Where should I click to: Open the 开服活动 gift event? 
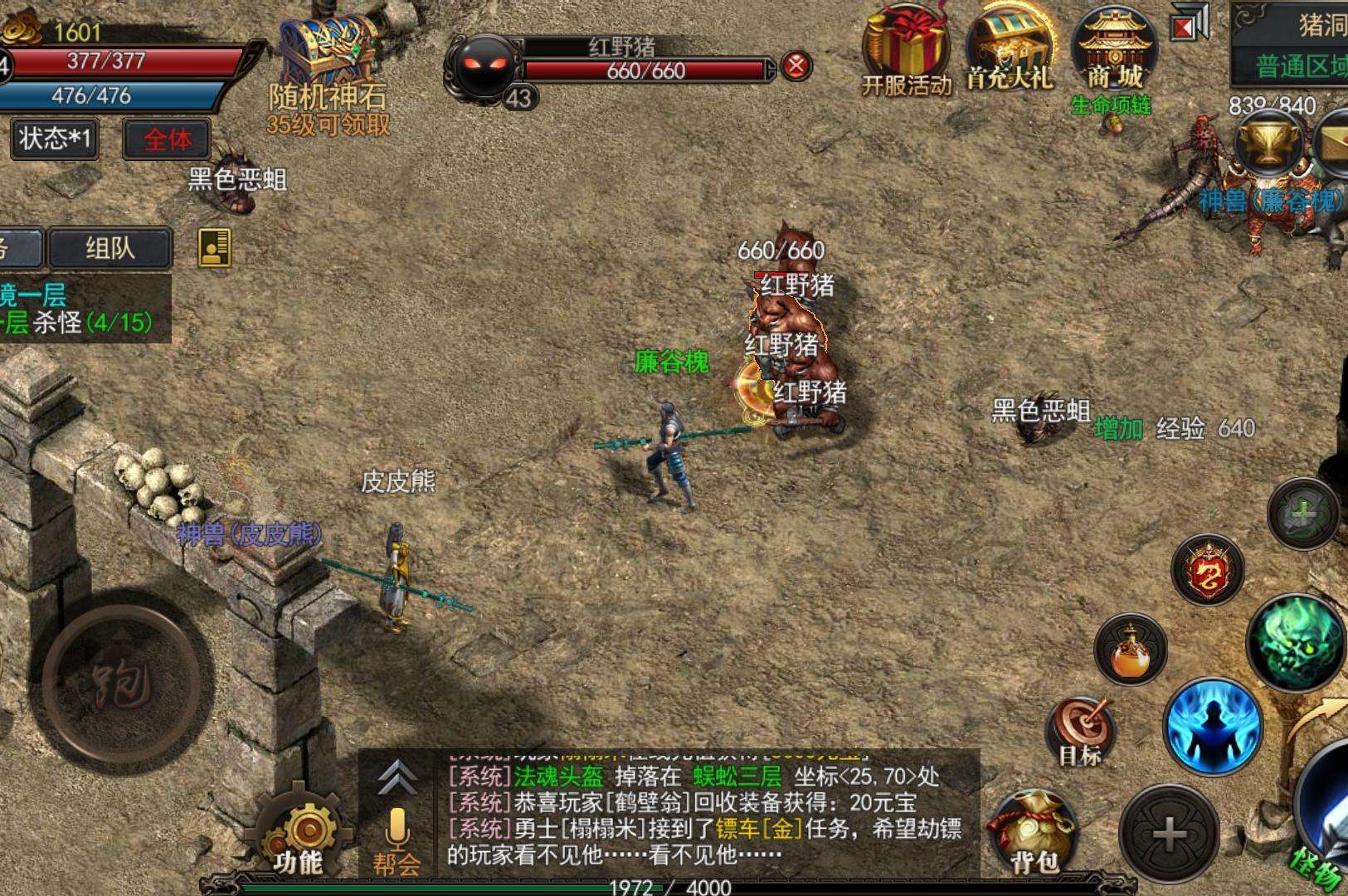click(x=904, y=46)
